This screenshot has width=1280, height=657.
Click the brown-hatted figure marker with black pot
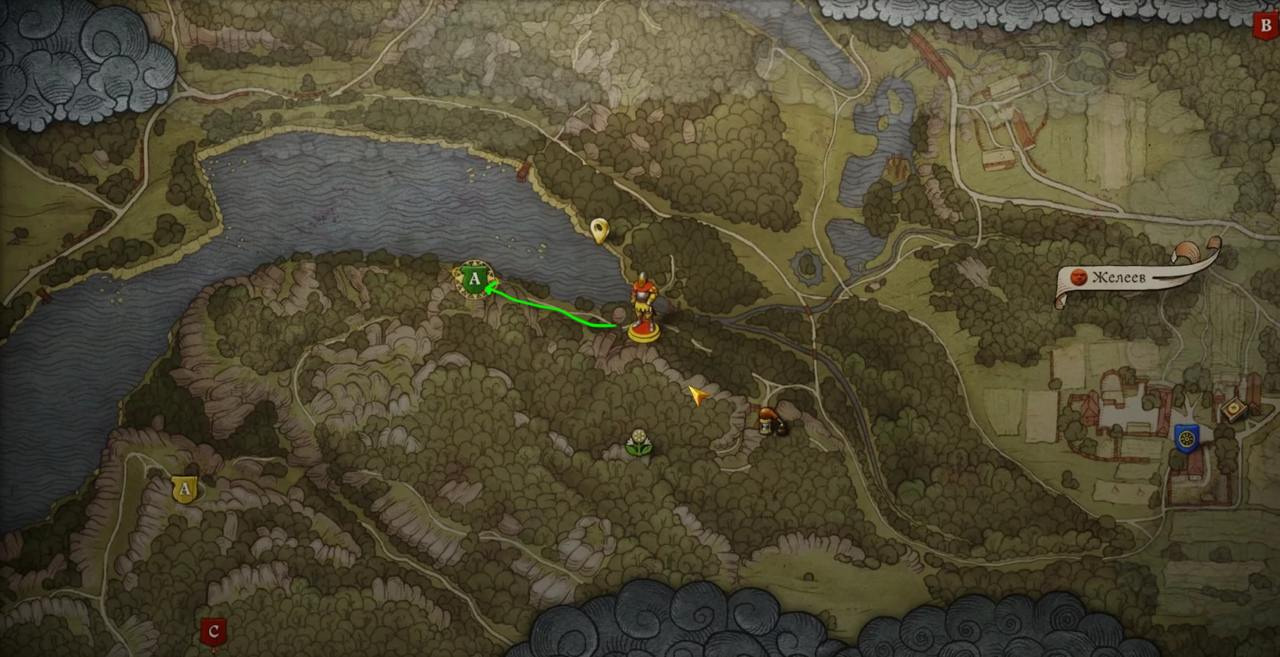pyautogui.click(x=770, y=420)
